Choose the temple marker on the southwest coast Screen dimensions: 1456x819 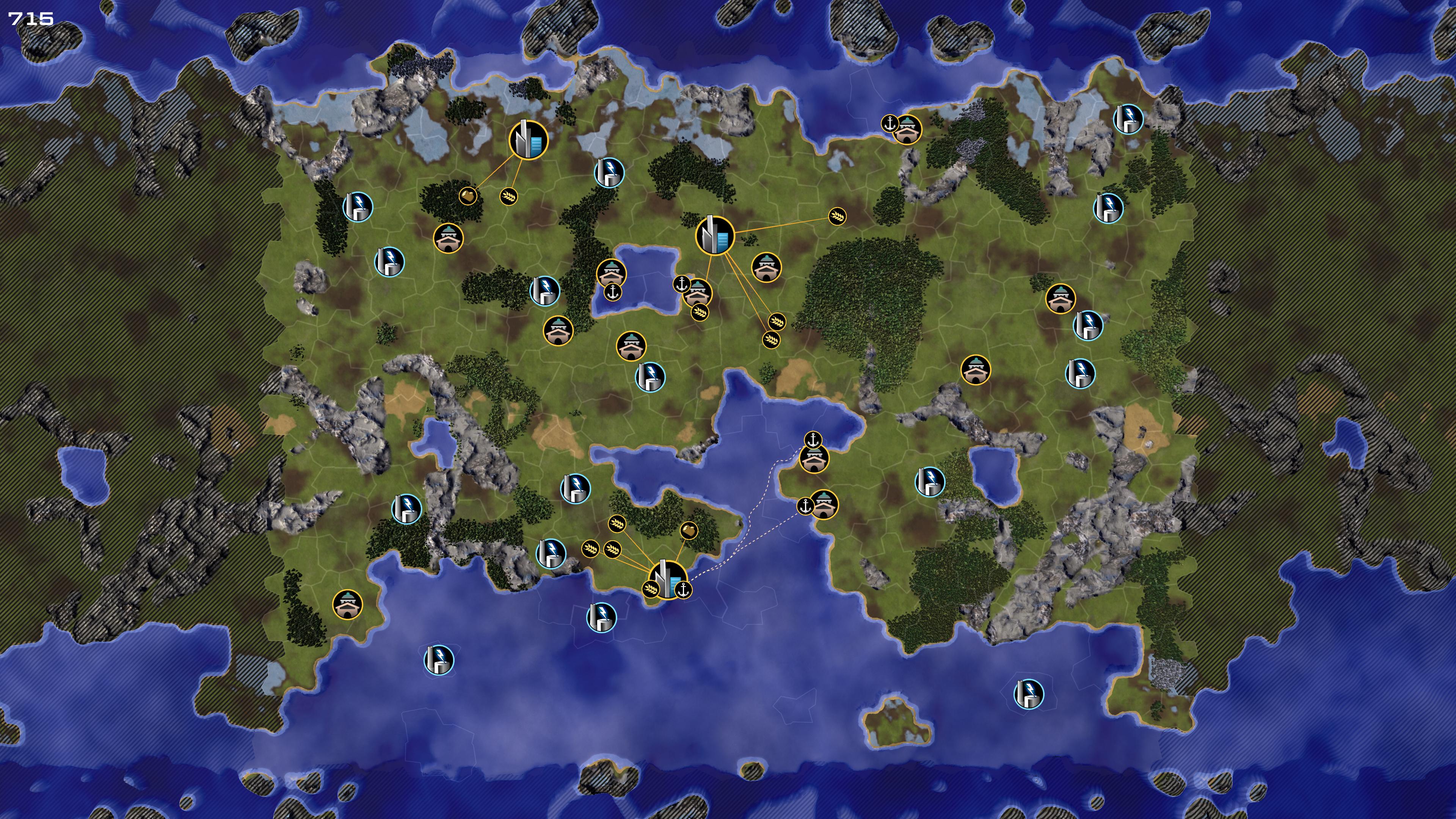[347, 604]
